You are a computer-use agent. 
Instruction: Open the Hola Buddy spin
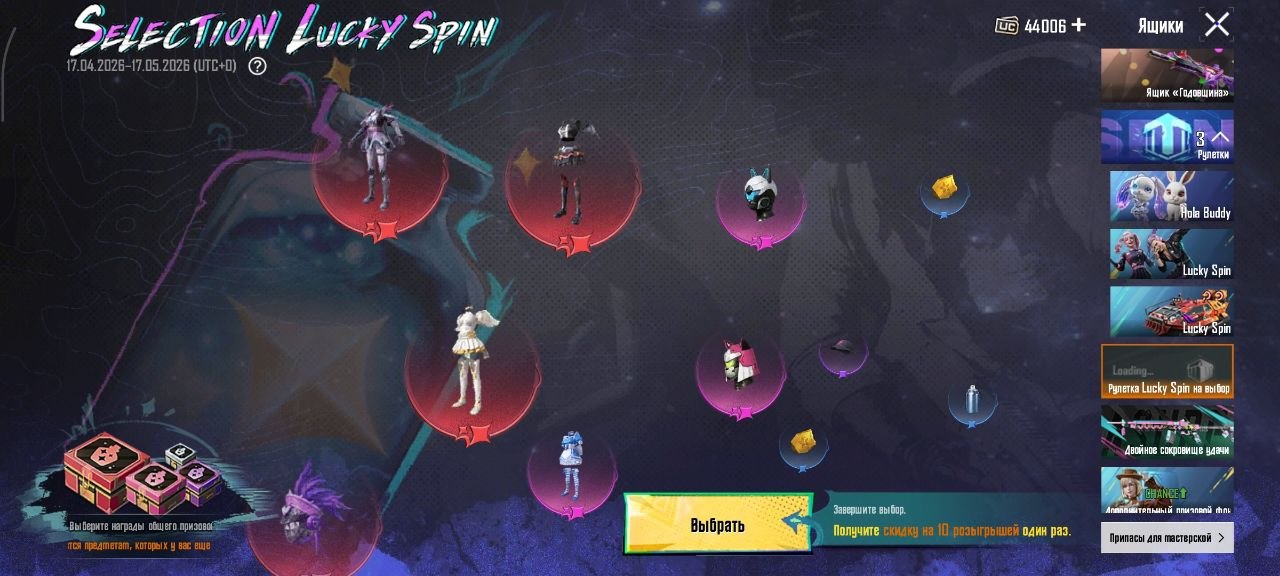coord(1171,196)
